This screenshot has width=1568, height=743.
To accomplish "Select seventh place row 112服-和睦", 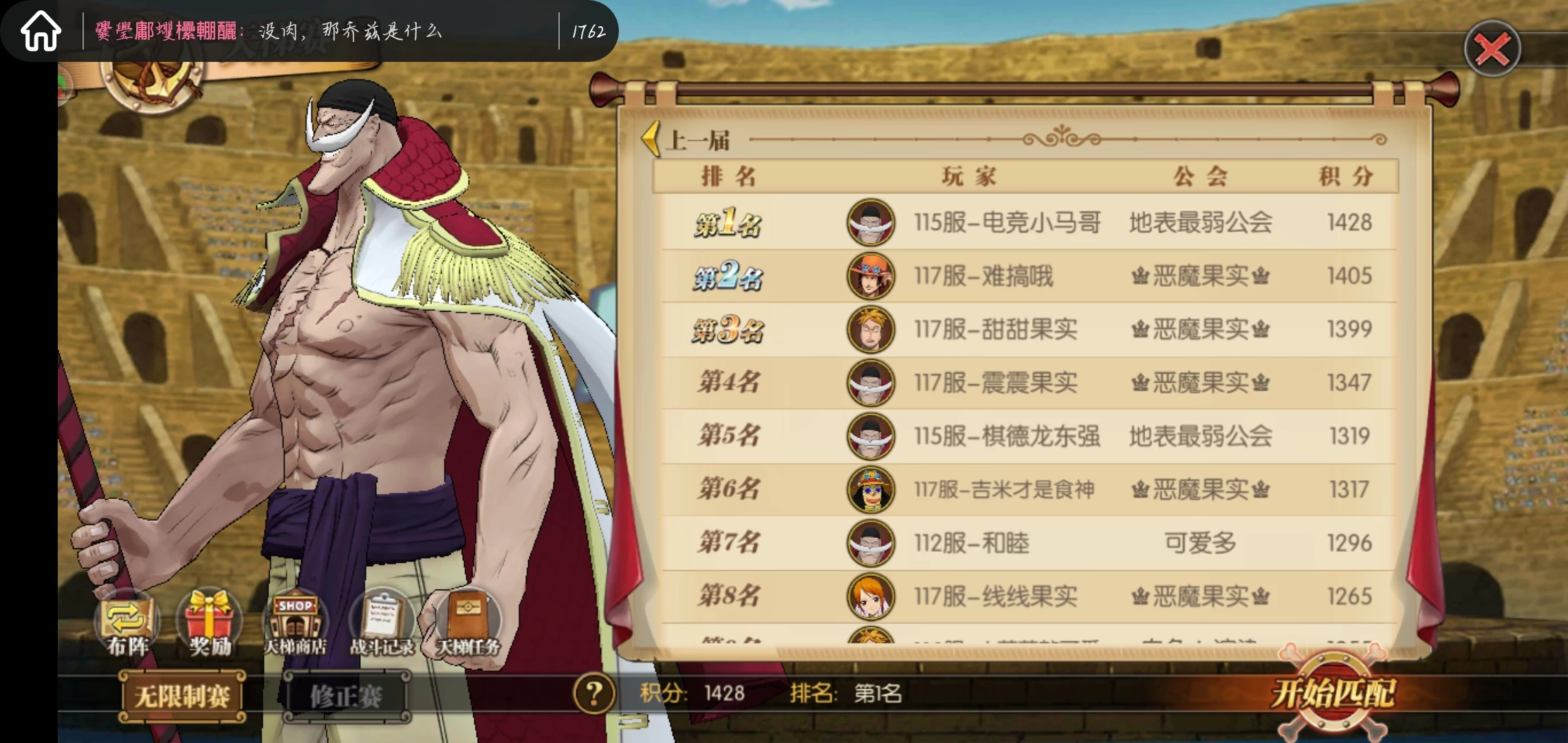I will 1028,543.
